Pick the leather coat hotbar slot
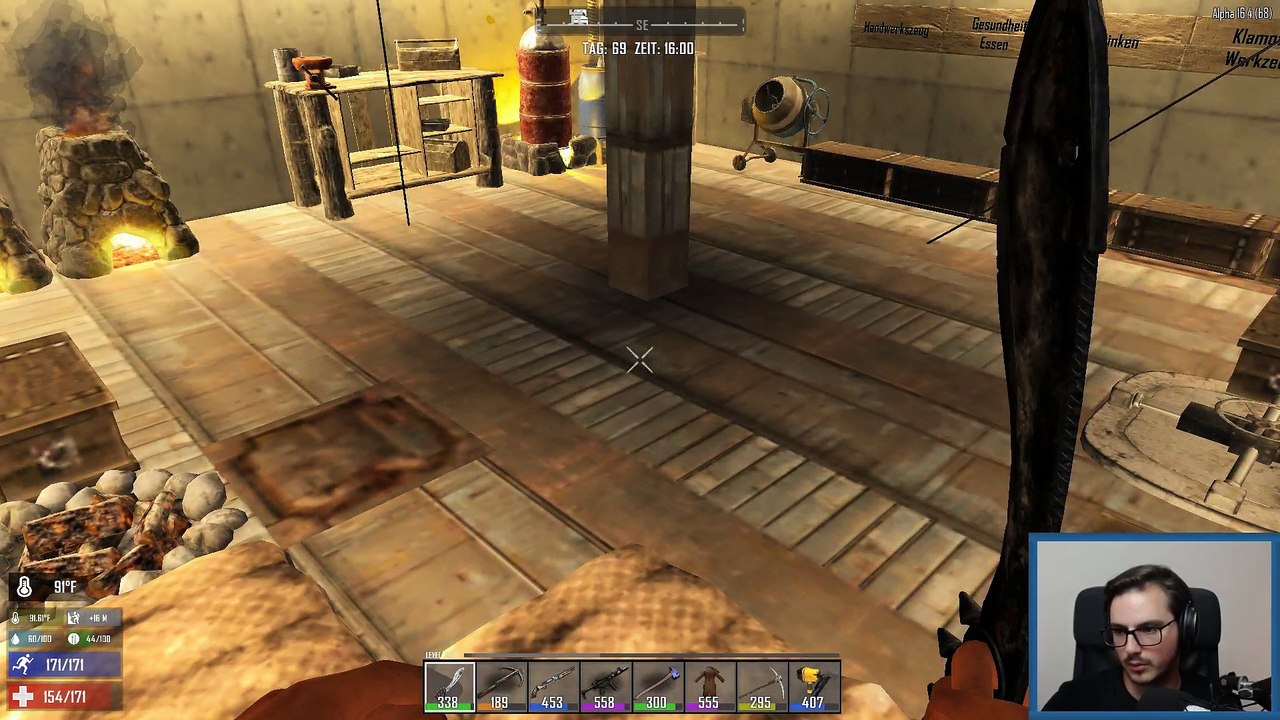 click(x=708, y=687)
